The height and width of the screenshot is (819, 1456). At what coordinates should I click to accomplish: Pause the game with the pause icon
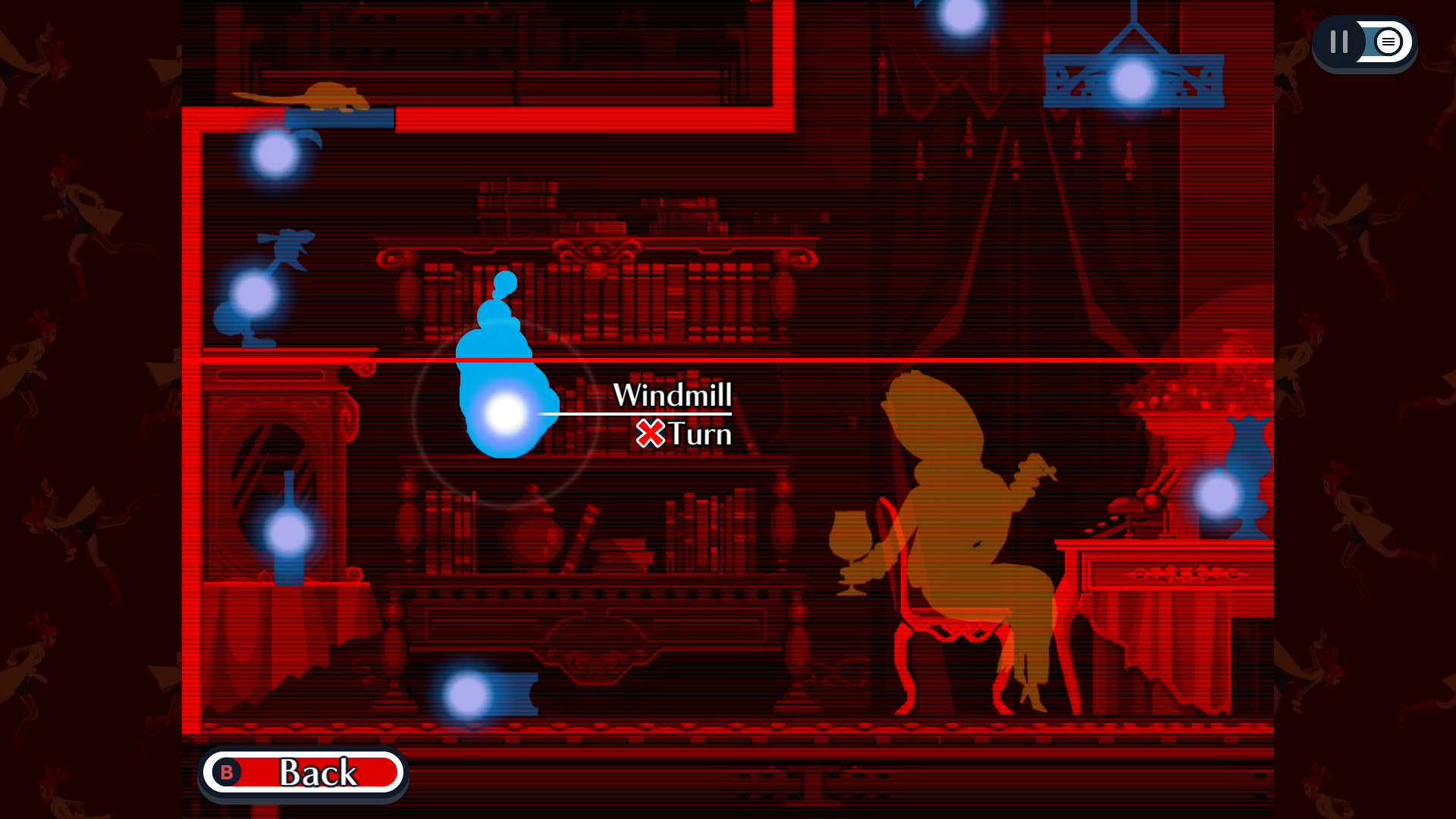[1339, 42]
